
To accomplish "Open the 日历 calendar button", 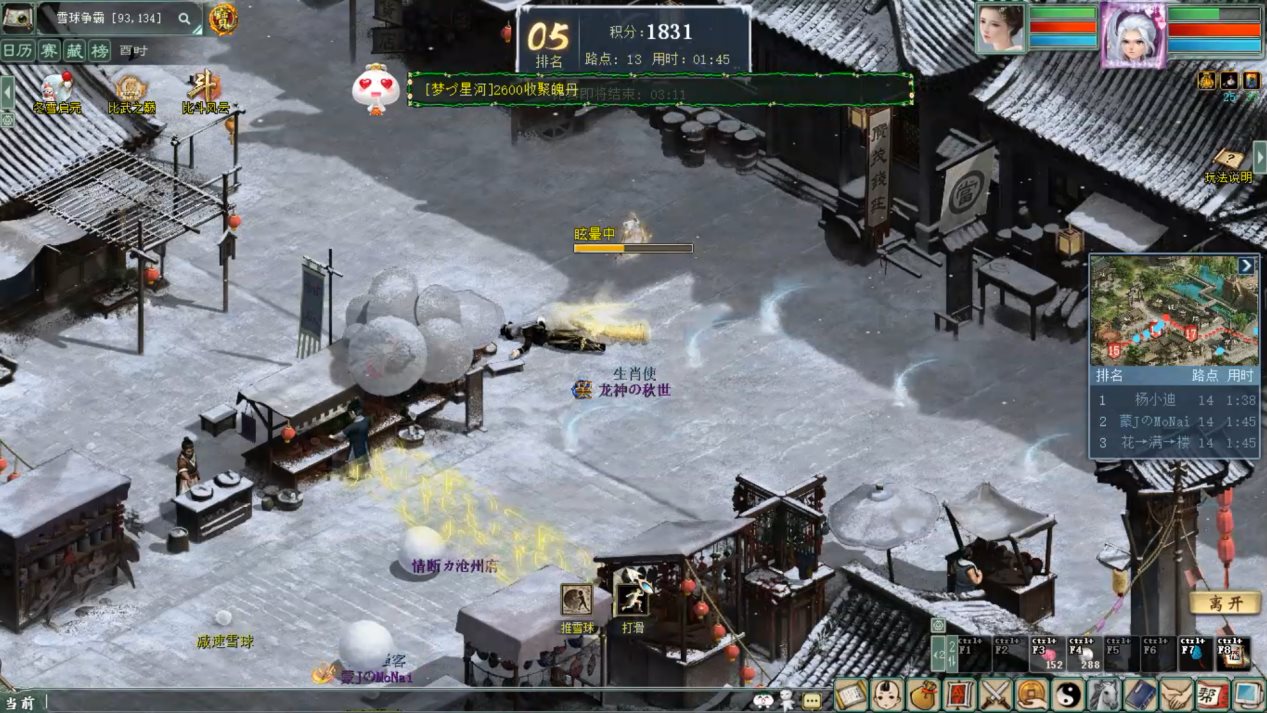I will click(x=17, y=50).
